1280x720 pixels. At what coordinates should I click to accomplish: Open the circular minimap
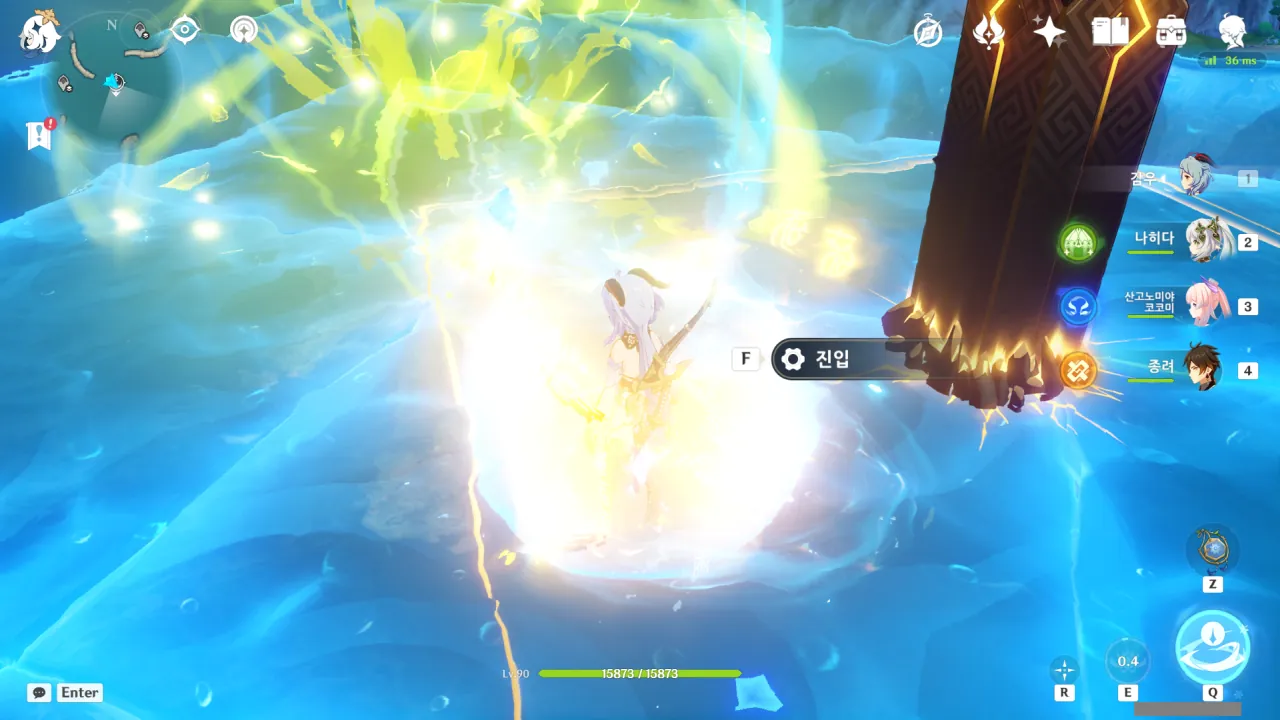(113, 80)
